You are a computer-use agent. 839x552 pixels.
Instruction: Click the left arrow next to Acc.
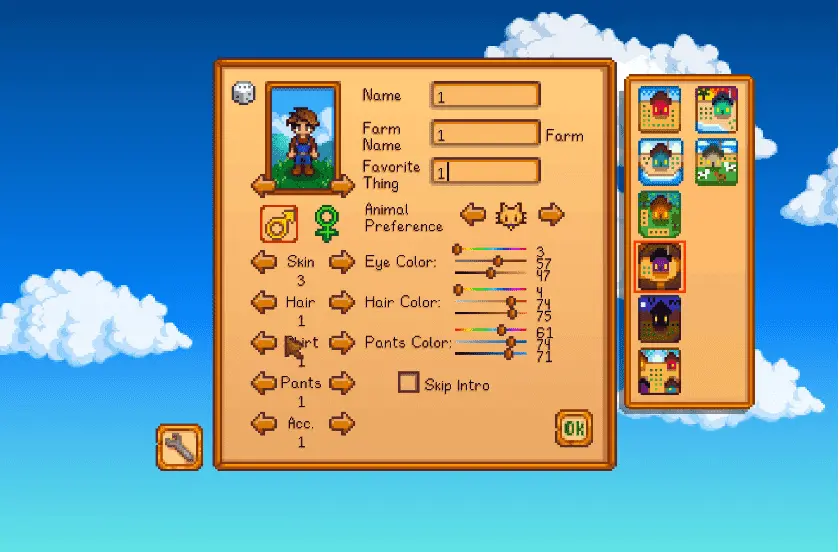tap(264, 424)
